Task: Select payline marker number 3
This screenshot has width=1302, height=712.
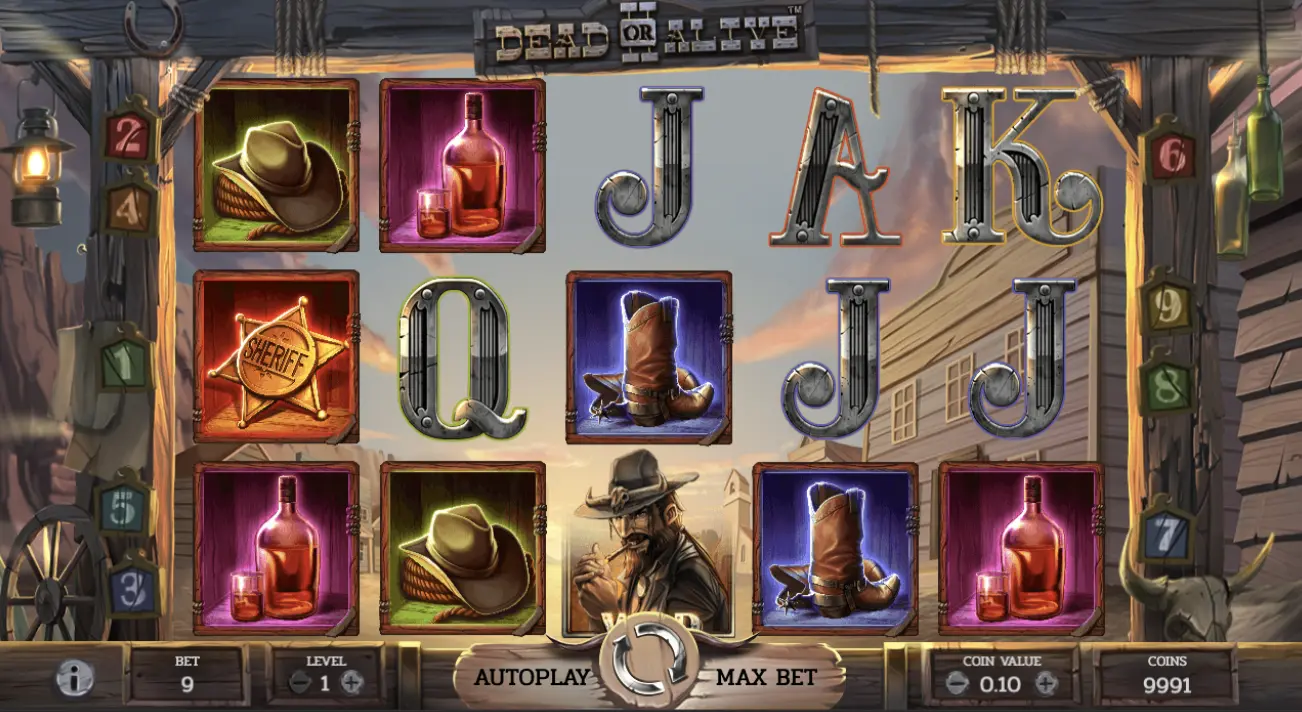Action: pos(129,588)
